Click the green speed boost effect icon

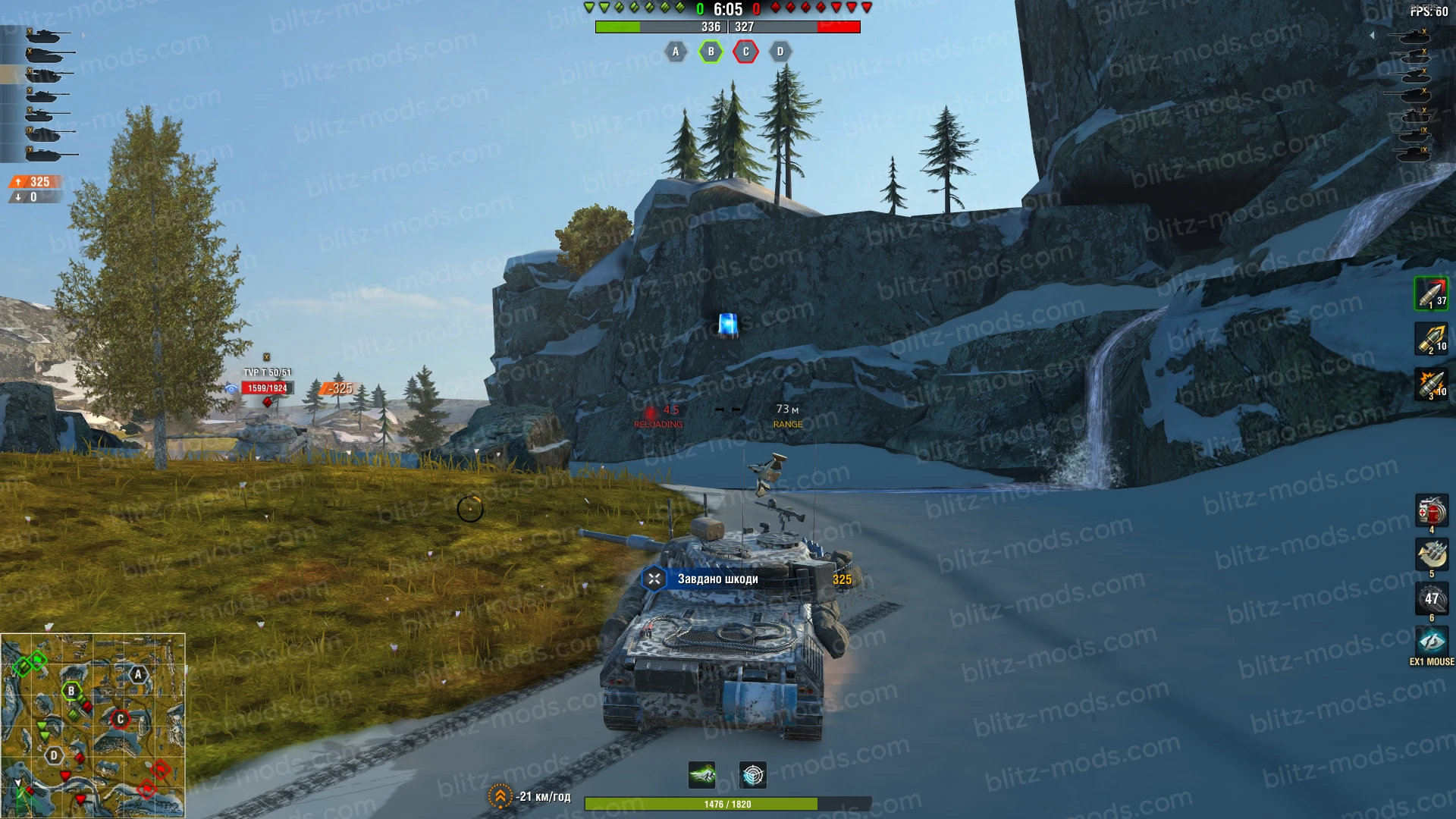coord(702,775)
